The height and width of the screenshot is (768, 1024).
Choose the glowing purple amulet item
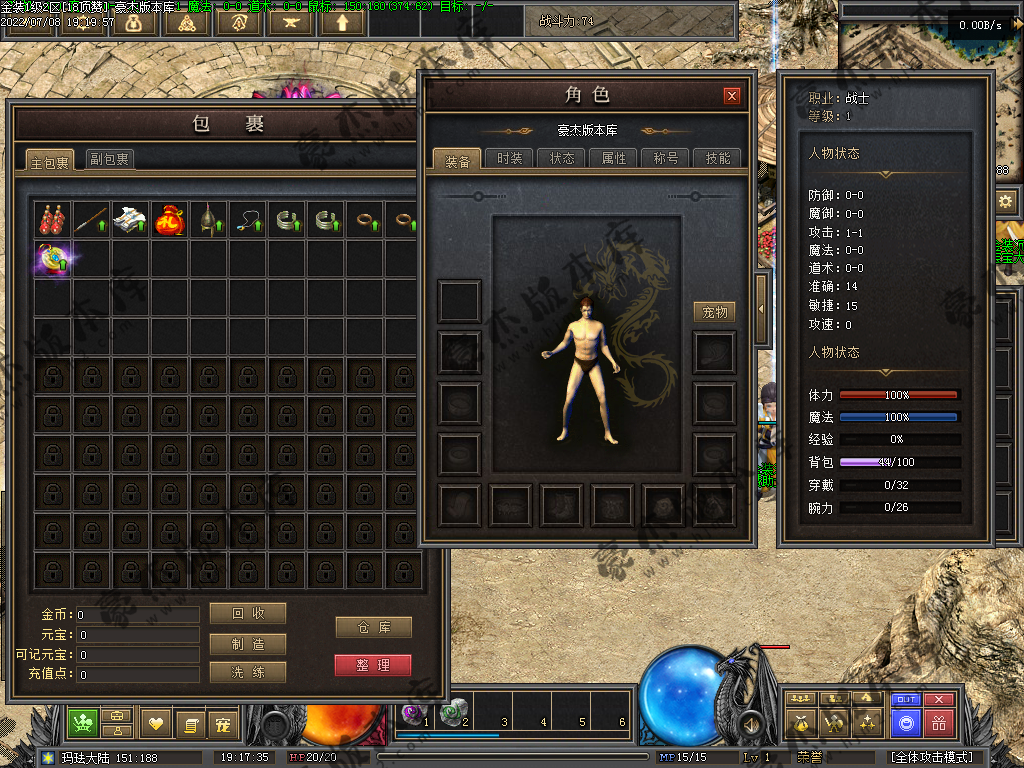tap(52, 259)
